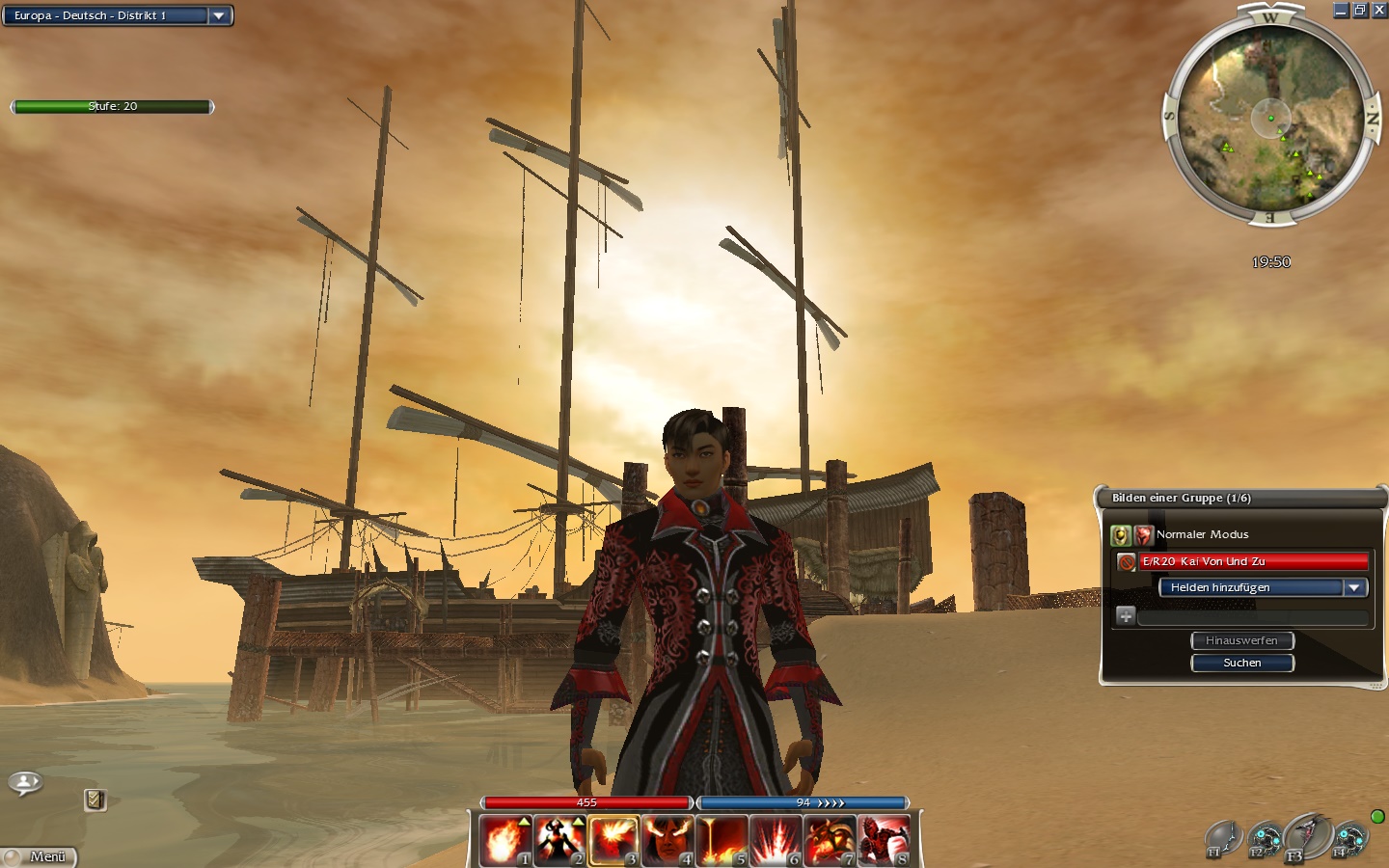Switch to the red helmet Hard Mode icon
1389x868 pixels.
(1143, 535)
